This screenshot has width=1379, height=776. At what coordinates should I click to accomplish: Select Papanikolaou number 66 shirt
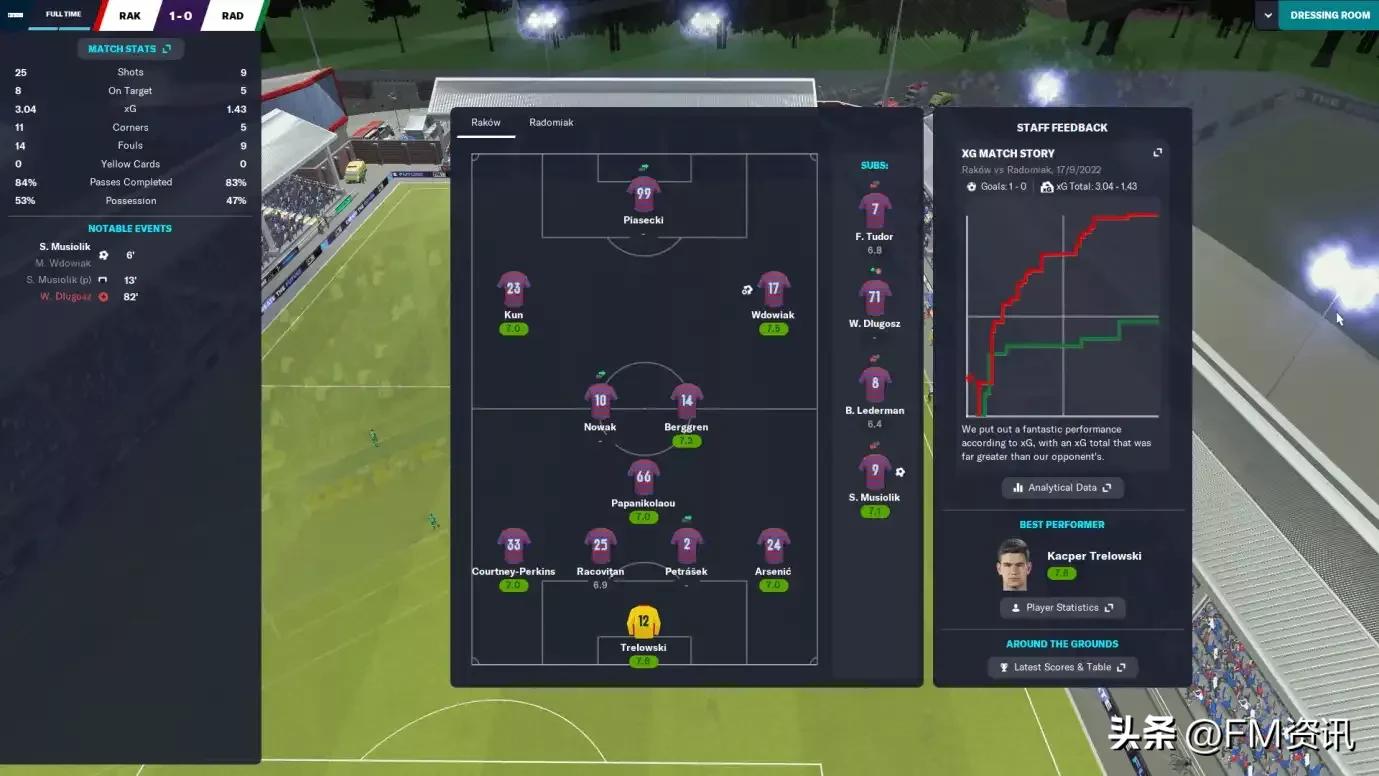click(643, 478)
